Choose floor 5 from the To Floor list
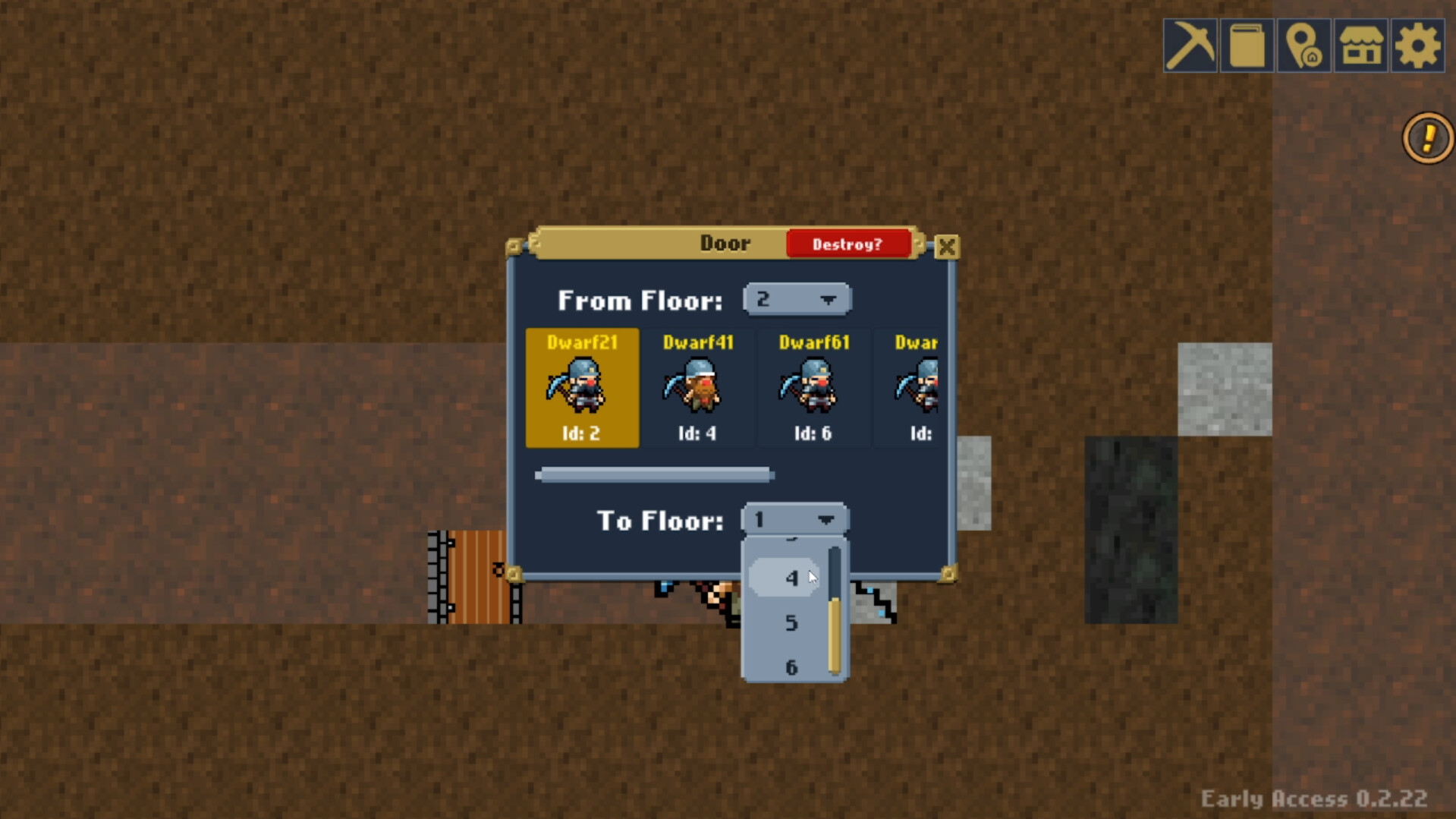The height and width of the screenshot is (819, 1456). 791,623
